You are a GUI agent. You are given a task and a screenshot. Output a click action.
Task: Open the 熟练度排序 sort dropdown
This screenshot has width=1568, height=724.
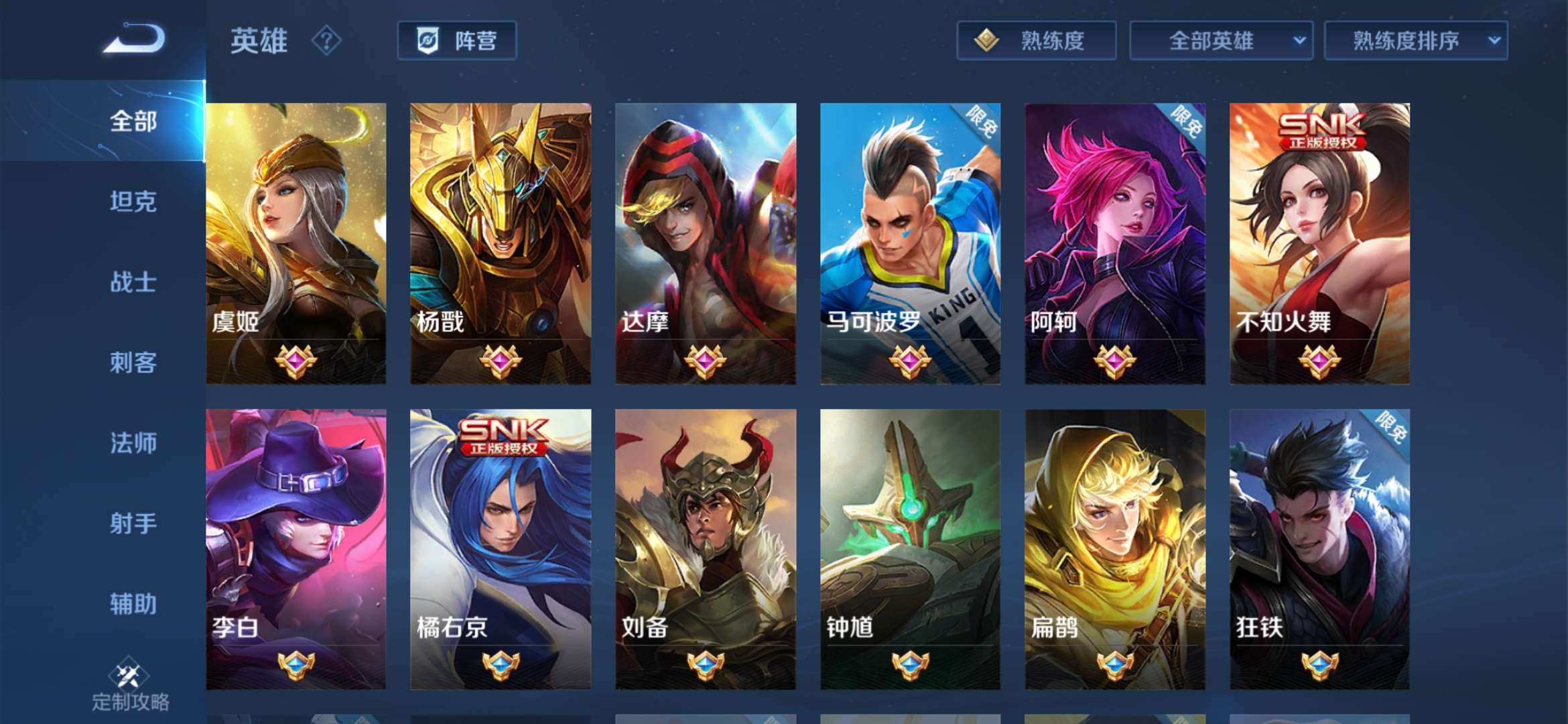[1417, 41]
